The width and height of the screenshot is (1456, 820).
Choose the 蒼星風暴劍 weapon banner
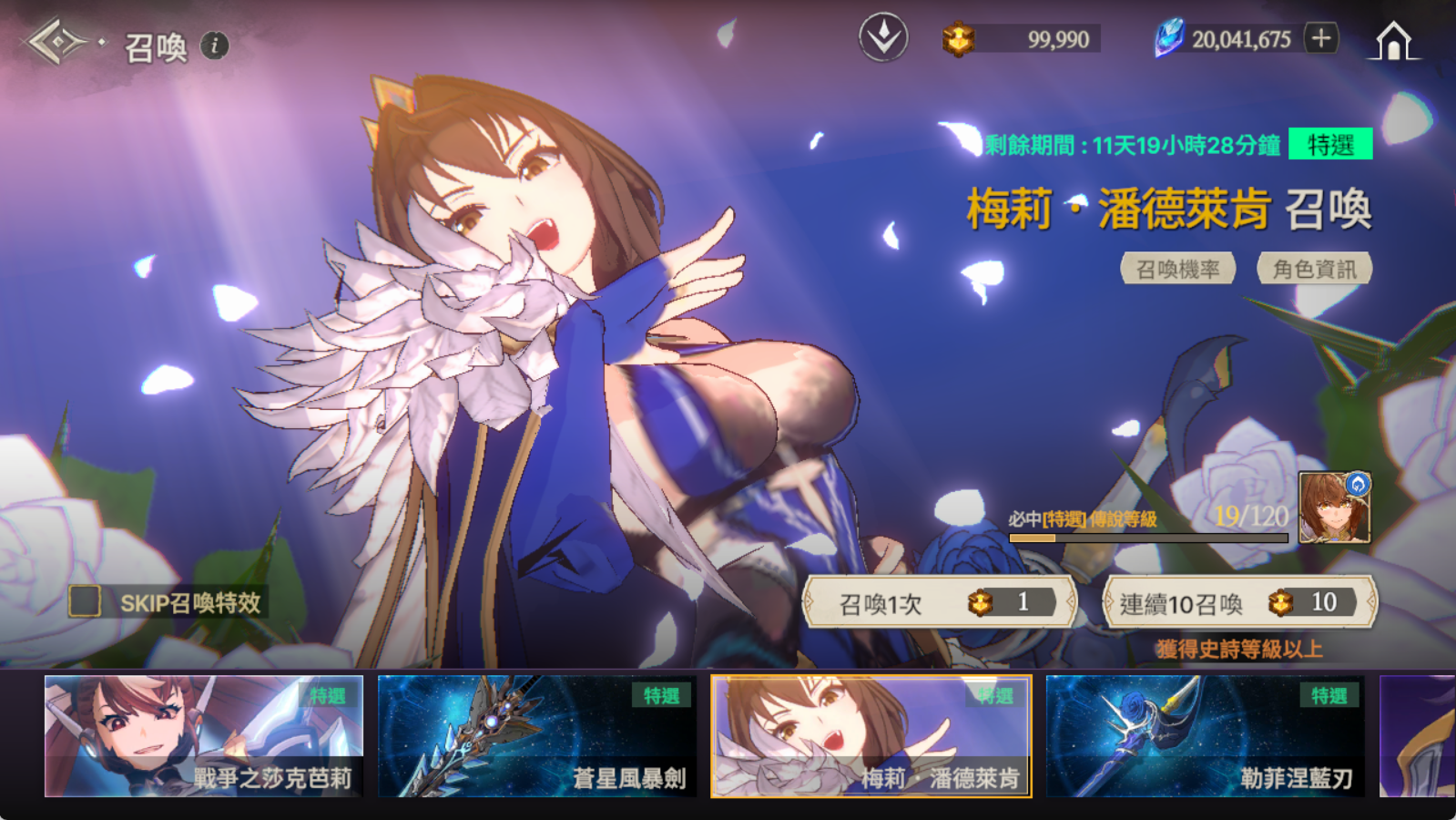[537, 736]
